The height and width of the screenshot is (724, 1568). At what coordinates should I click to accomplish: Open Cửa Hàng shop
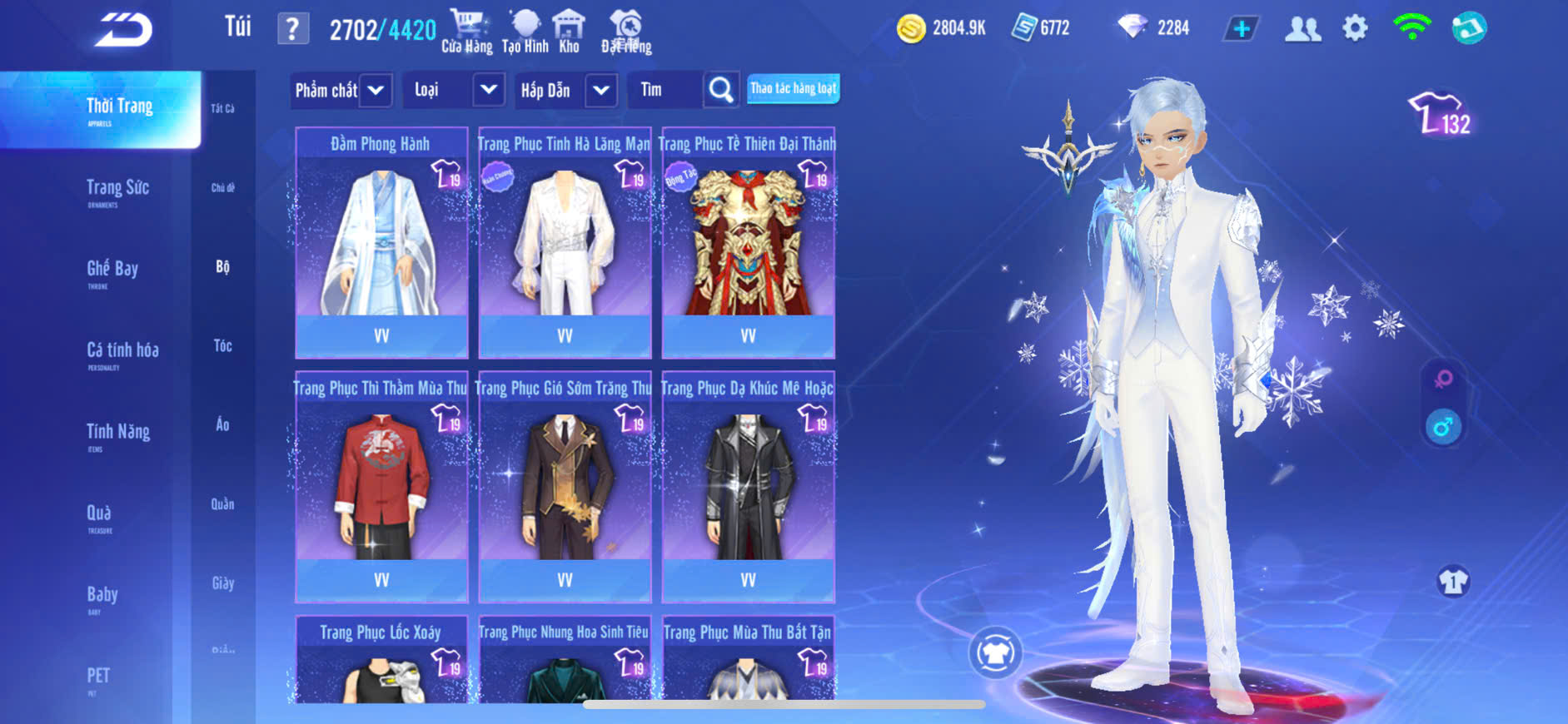point(466,32)
